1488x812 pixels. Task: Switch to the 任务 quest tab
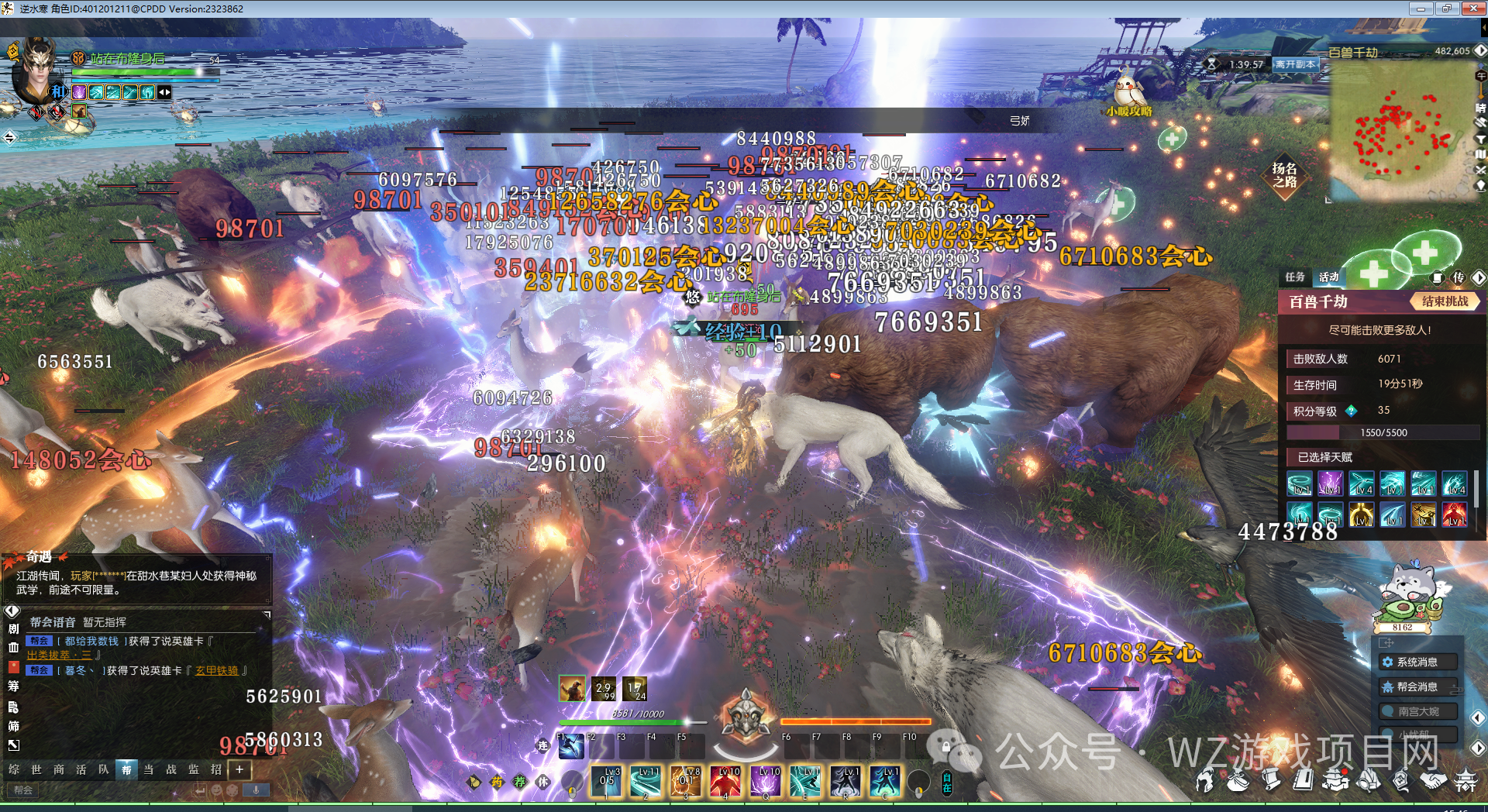pyautogui.click(x=1295, y=277)
